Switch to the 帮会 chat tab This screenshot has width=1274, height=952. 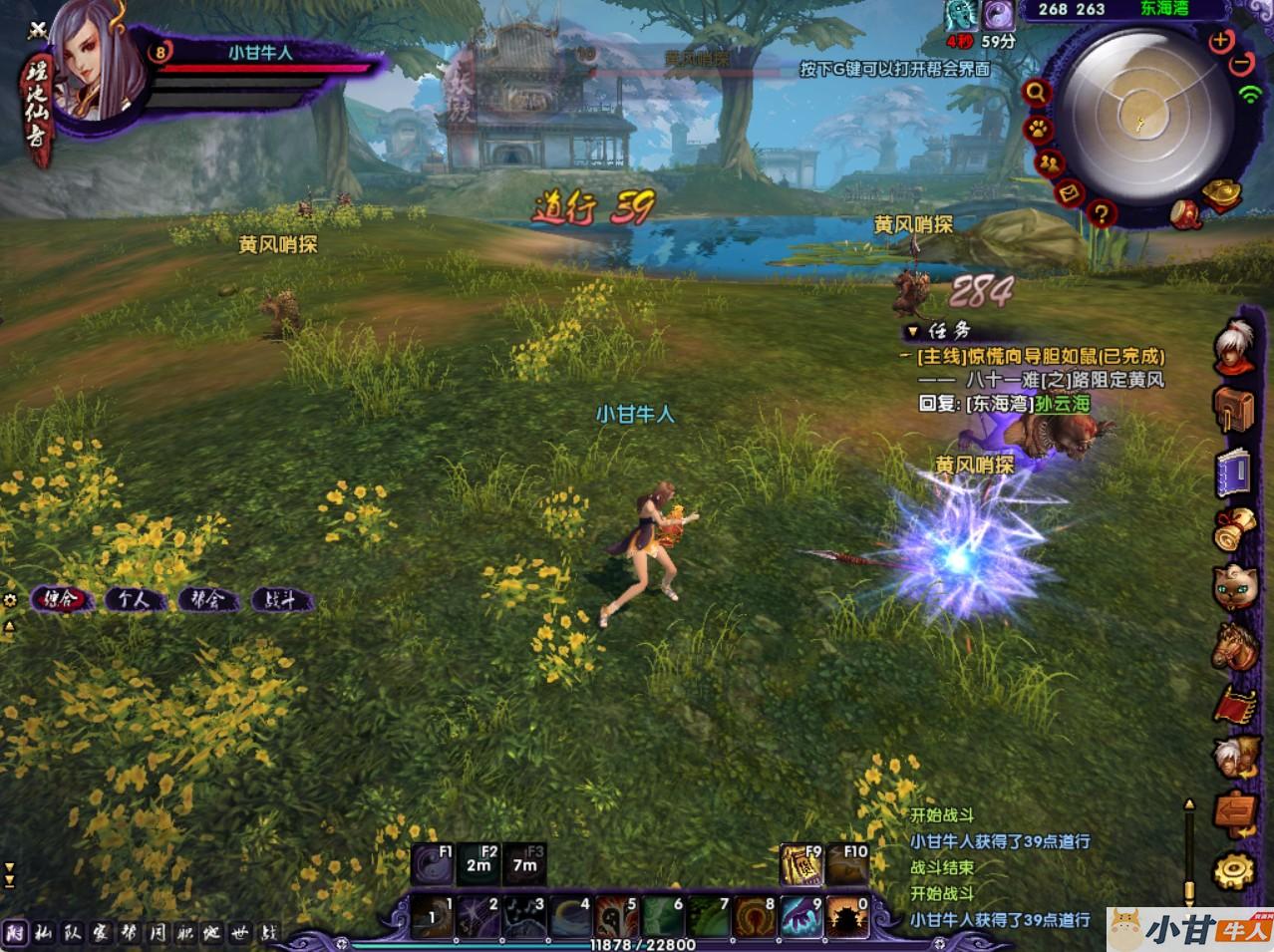205,600
